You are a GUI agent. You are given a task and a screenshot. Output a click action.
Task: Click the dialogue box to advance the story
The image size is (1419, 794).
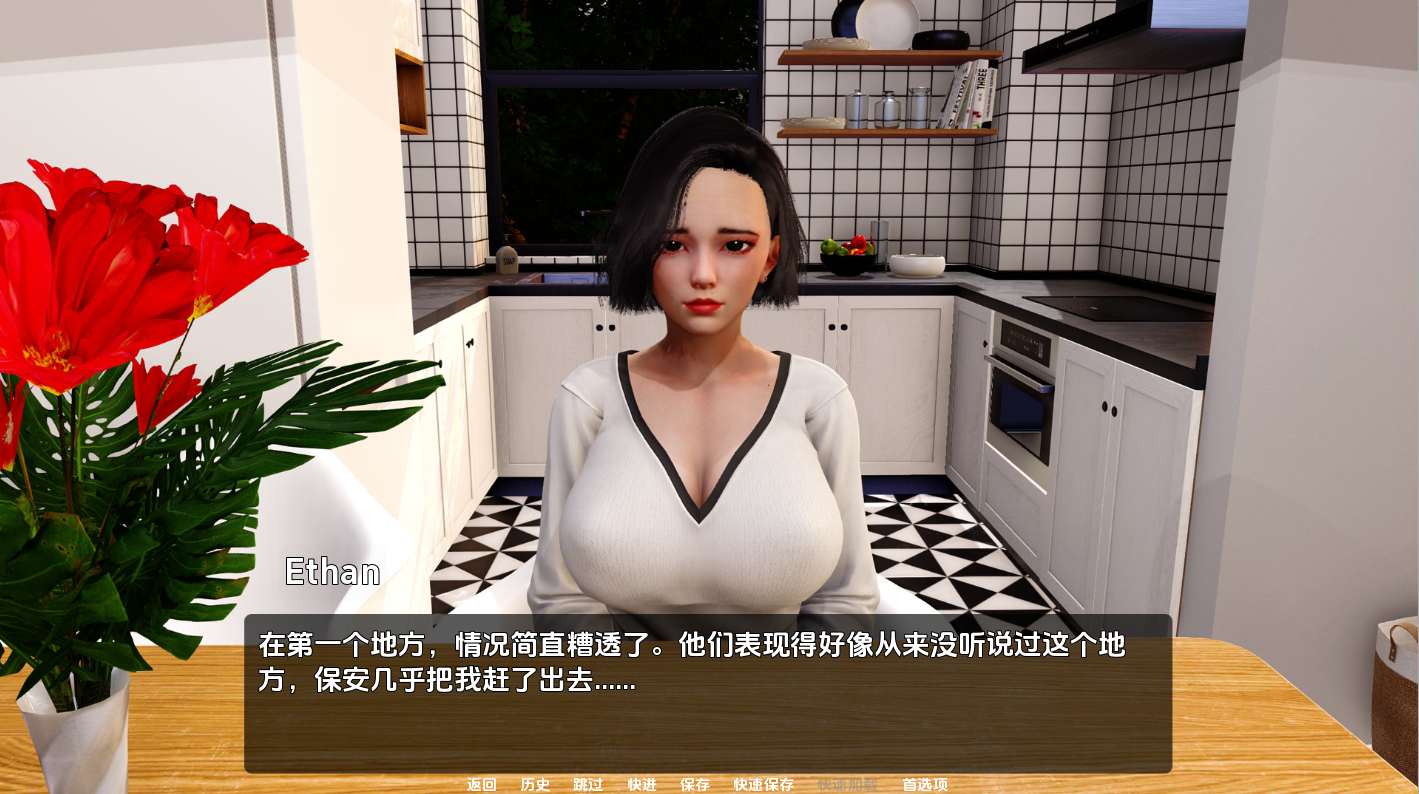[x=710, y=690]
